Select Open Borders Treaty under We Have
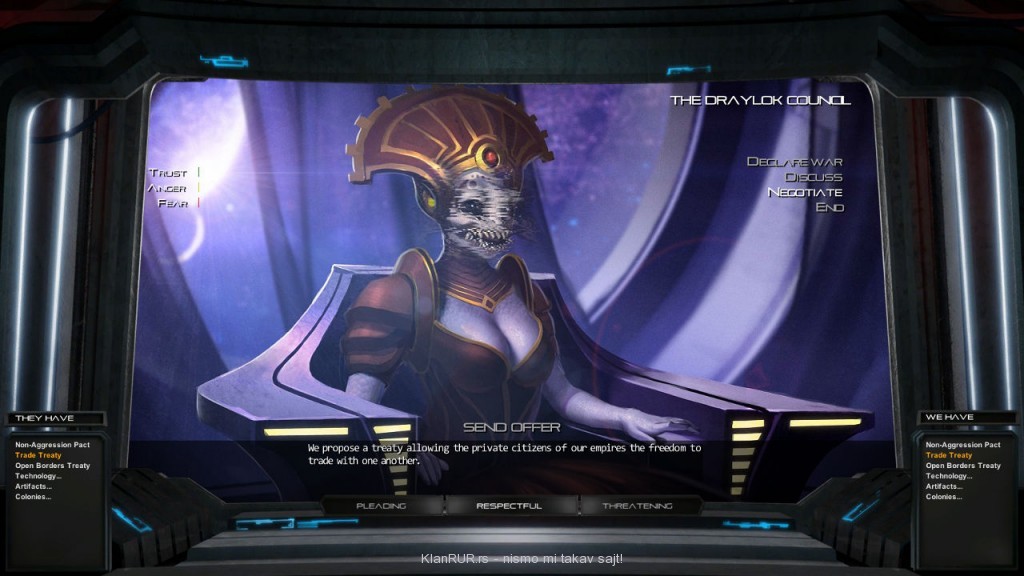Viewport: 1024px width, 576px height. [963, 466]
